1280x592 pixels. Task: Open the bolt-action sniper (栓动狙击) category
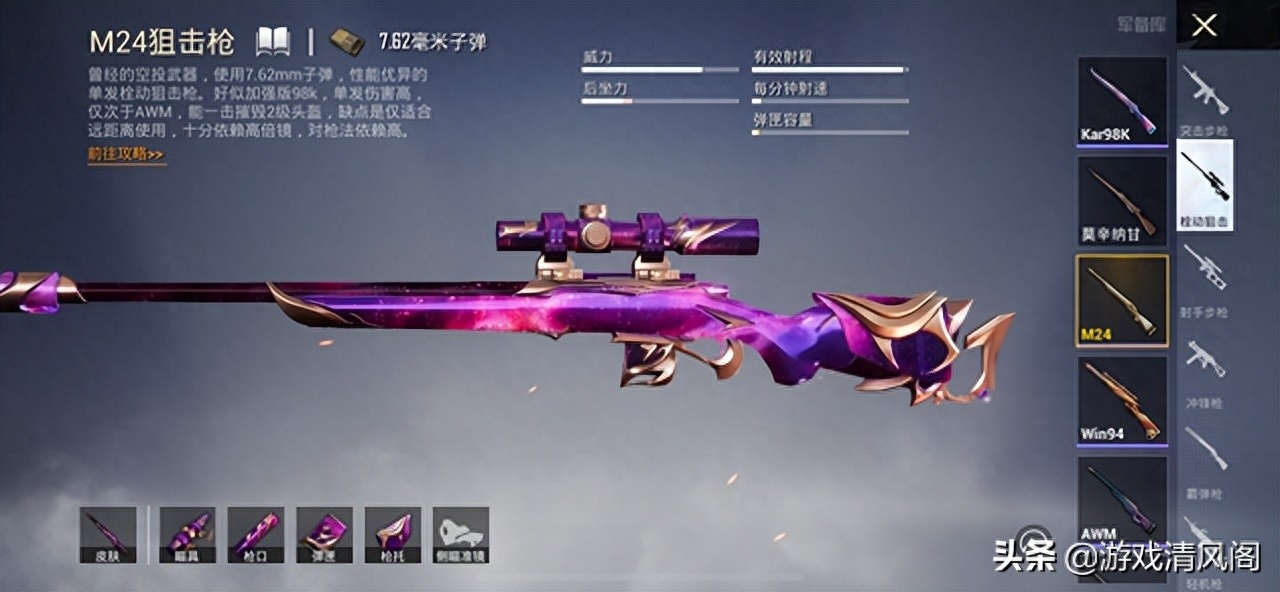point(1205,185)
